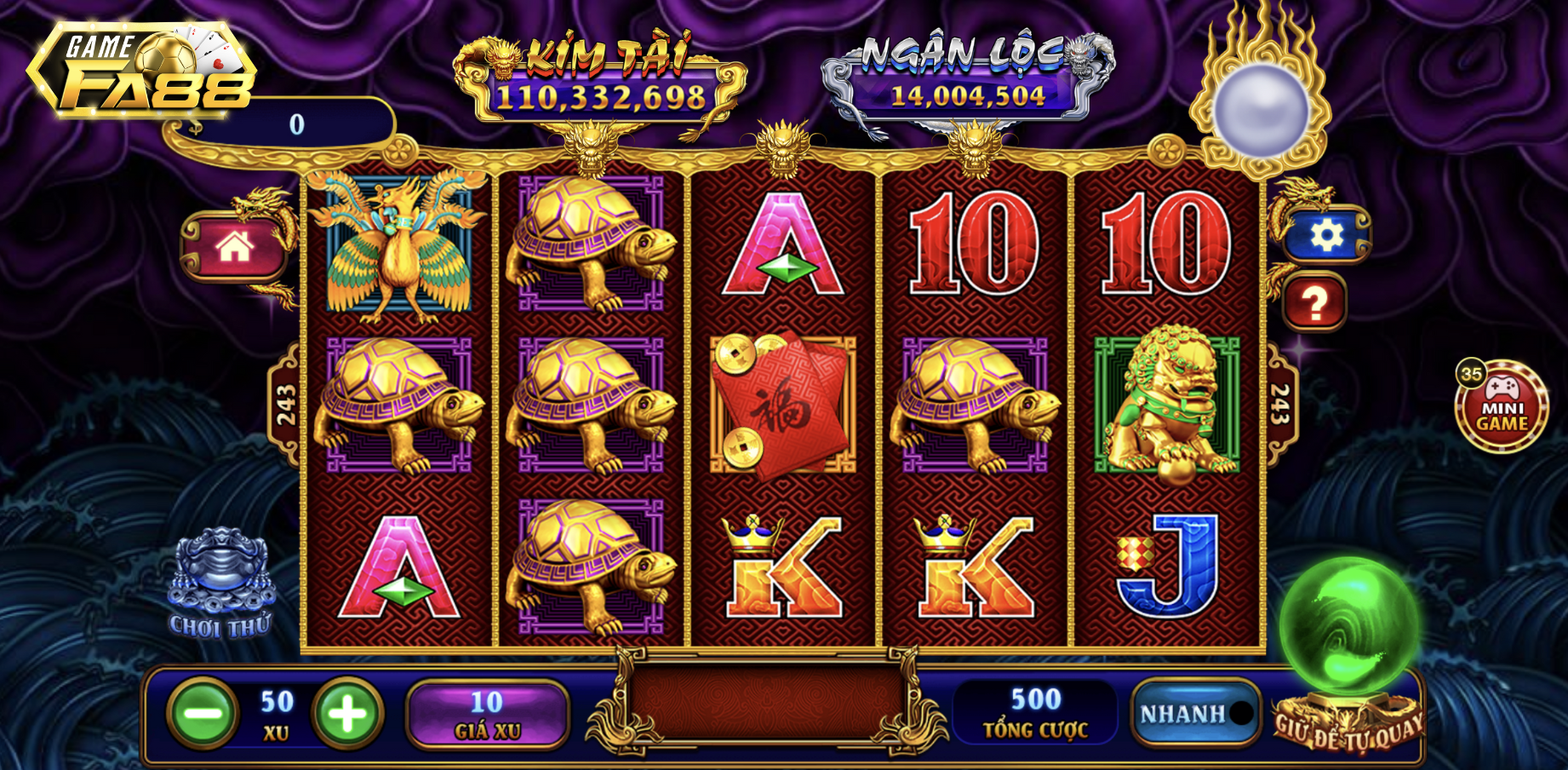Increase the coin amount with plus
The height and width of the screenshot is (770, 1568).
click(347, 714)
